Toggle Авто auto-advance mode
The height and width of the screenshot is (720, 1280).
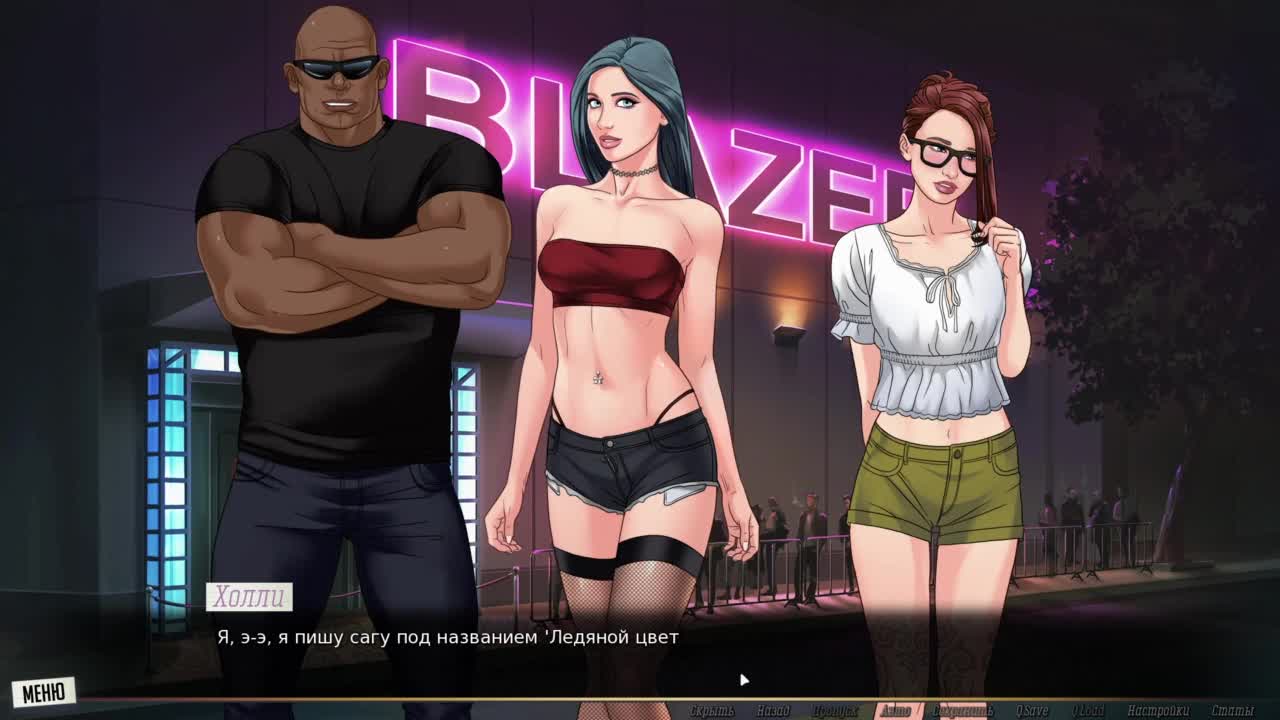pos(895,711)
